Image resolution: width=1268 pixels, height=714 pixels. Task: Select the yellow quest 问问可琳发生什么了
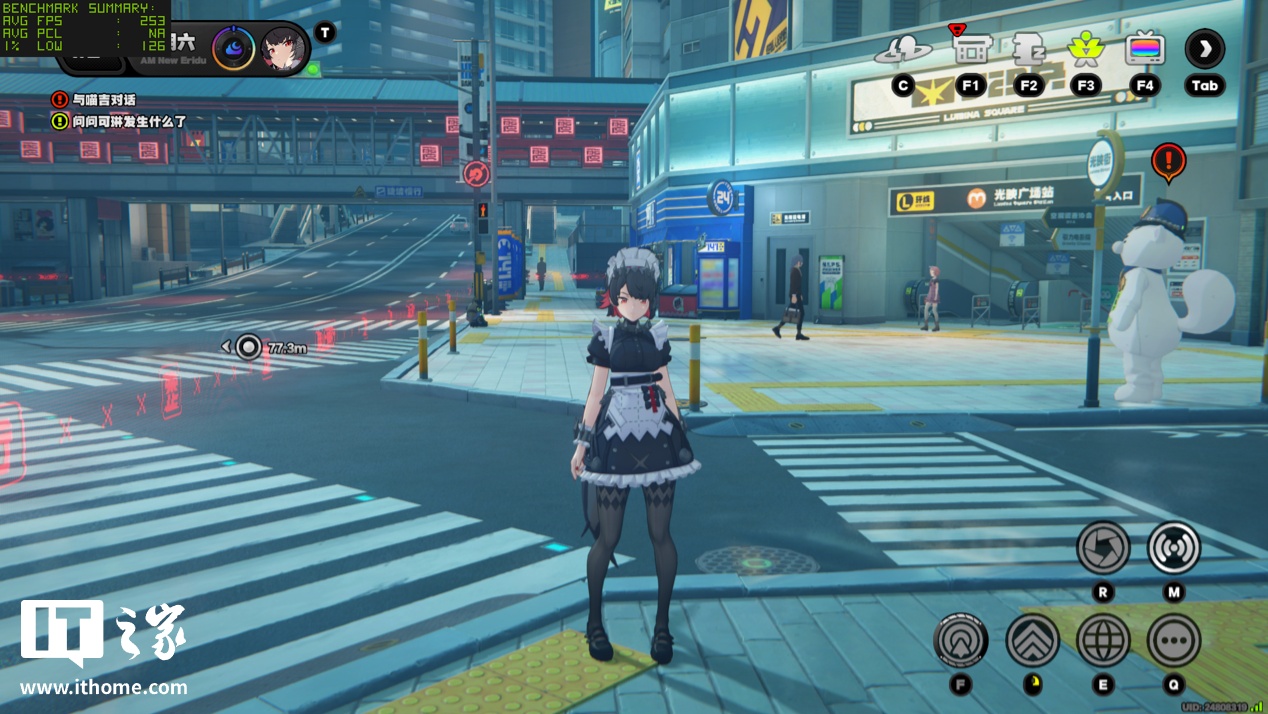[x=120, y=121]
